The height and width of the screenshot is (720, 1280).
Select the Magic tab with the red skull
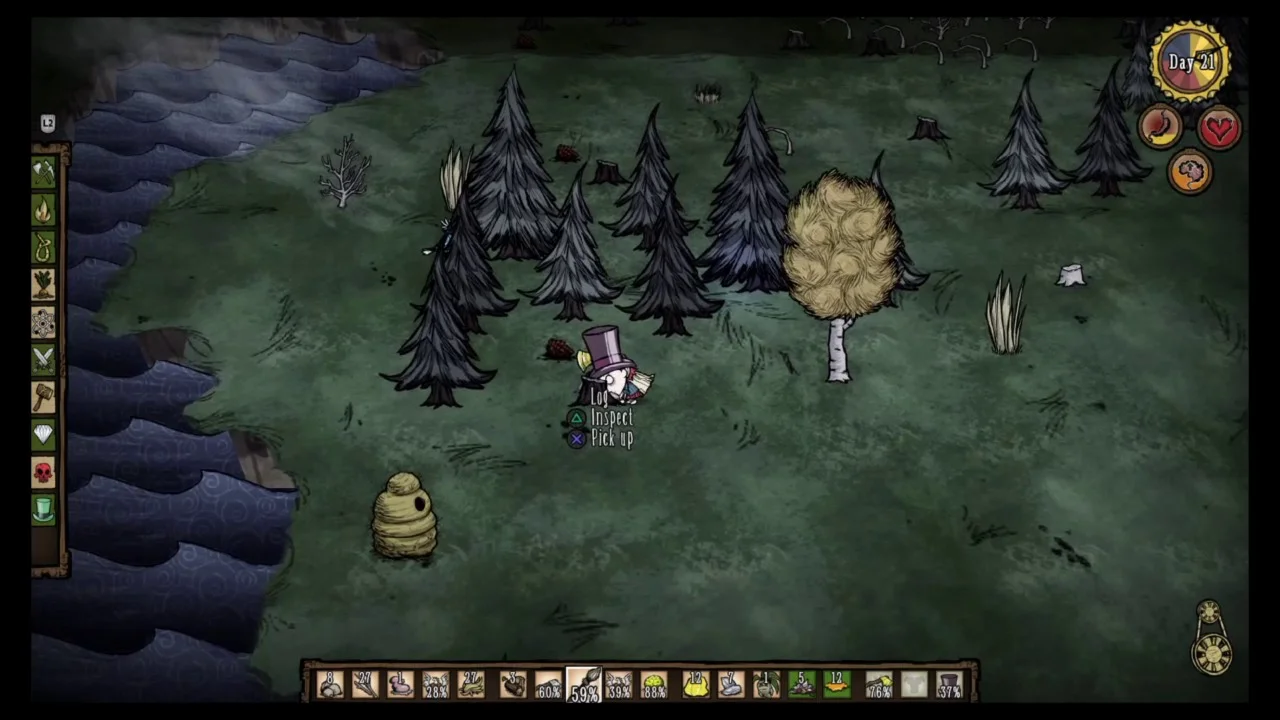click(43, 472)
